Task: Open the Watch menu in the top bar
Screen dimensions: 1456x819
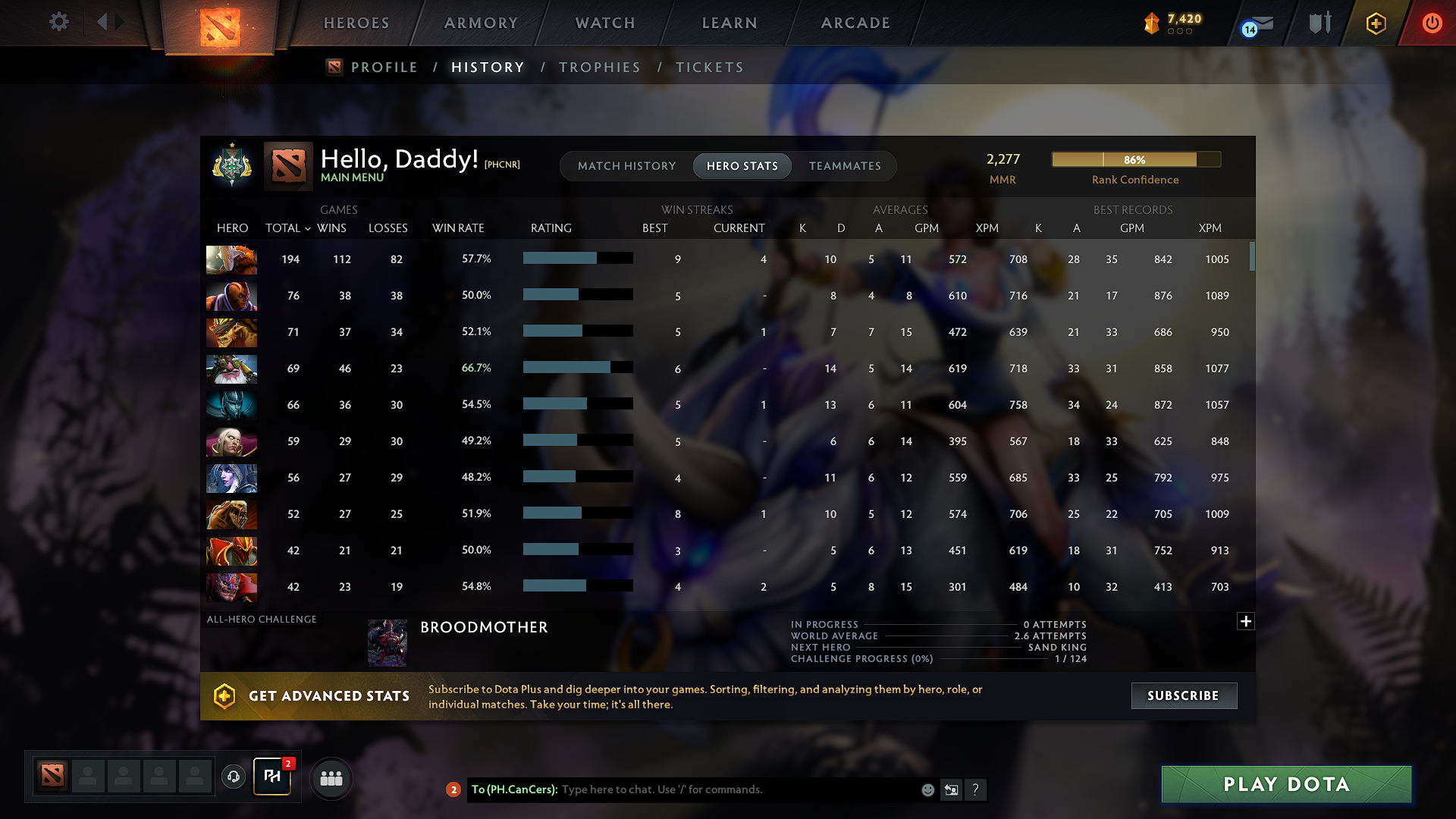Action: pyautogui.click(x=604, y=23)
